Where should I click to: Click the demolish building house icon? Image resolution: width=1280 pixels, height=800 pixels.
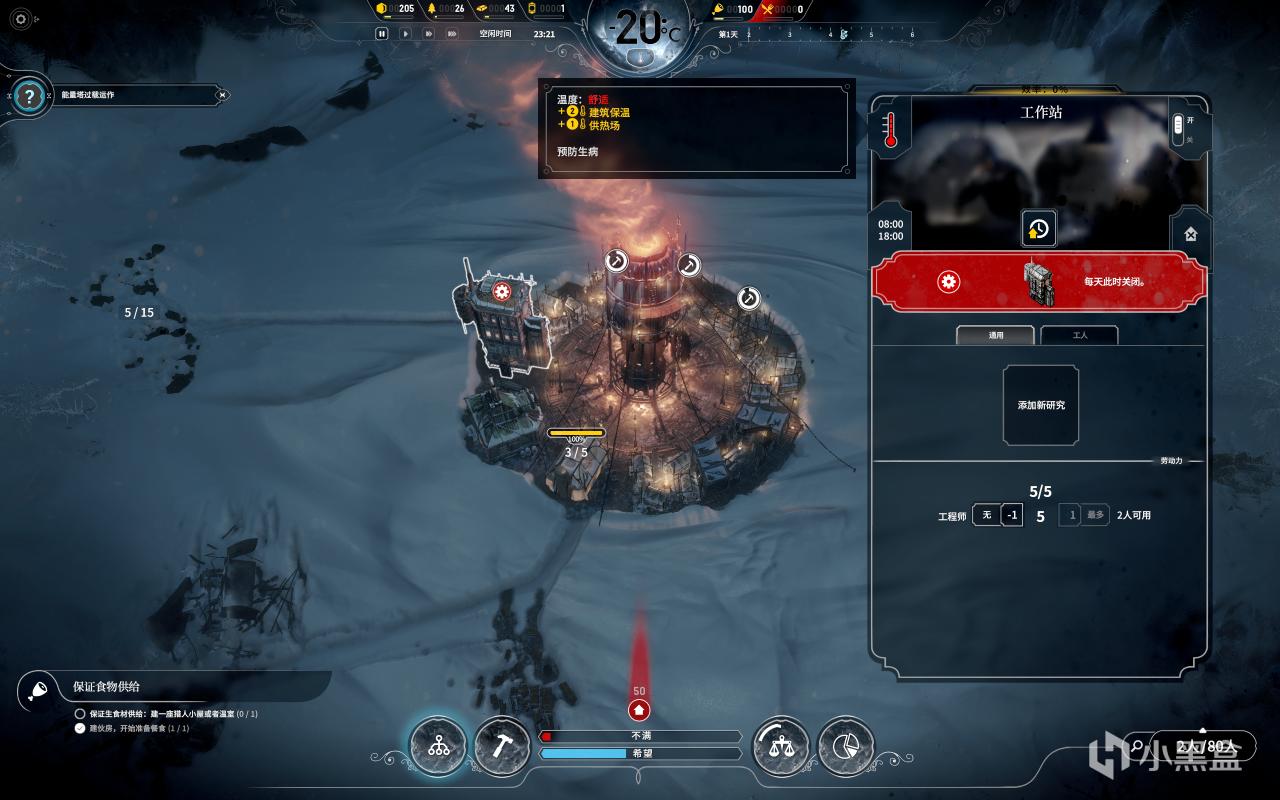pos(1190,235)
